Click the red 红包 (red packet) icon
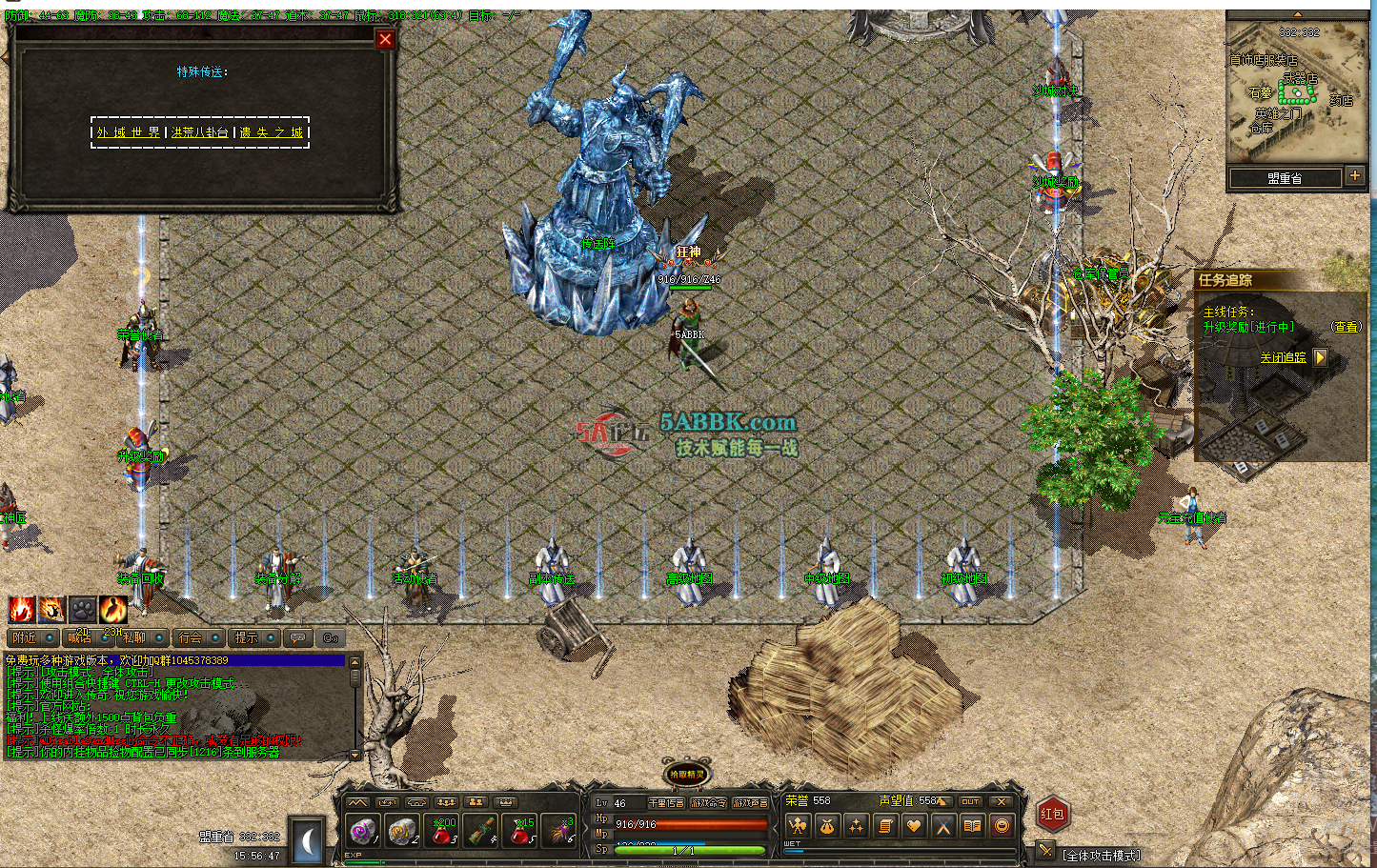1377x868 pixels. [1054, 815]
